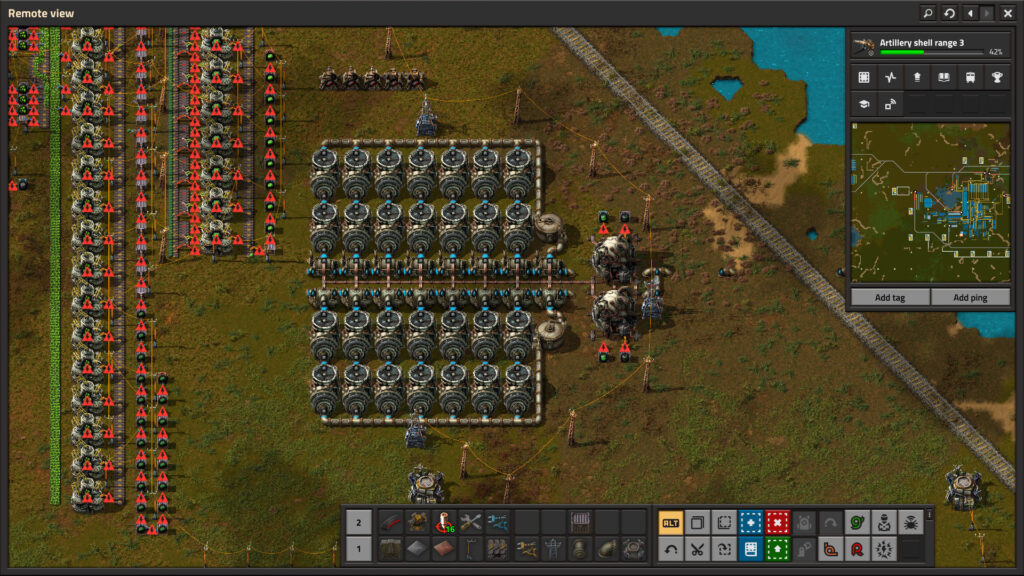Show the achievements trophy icon
Image resolution: width=1024 pixels, height=576 pixels.
[994, 77]
